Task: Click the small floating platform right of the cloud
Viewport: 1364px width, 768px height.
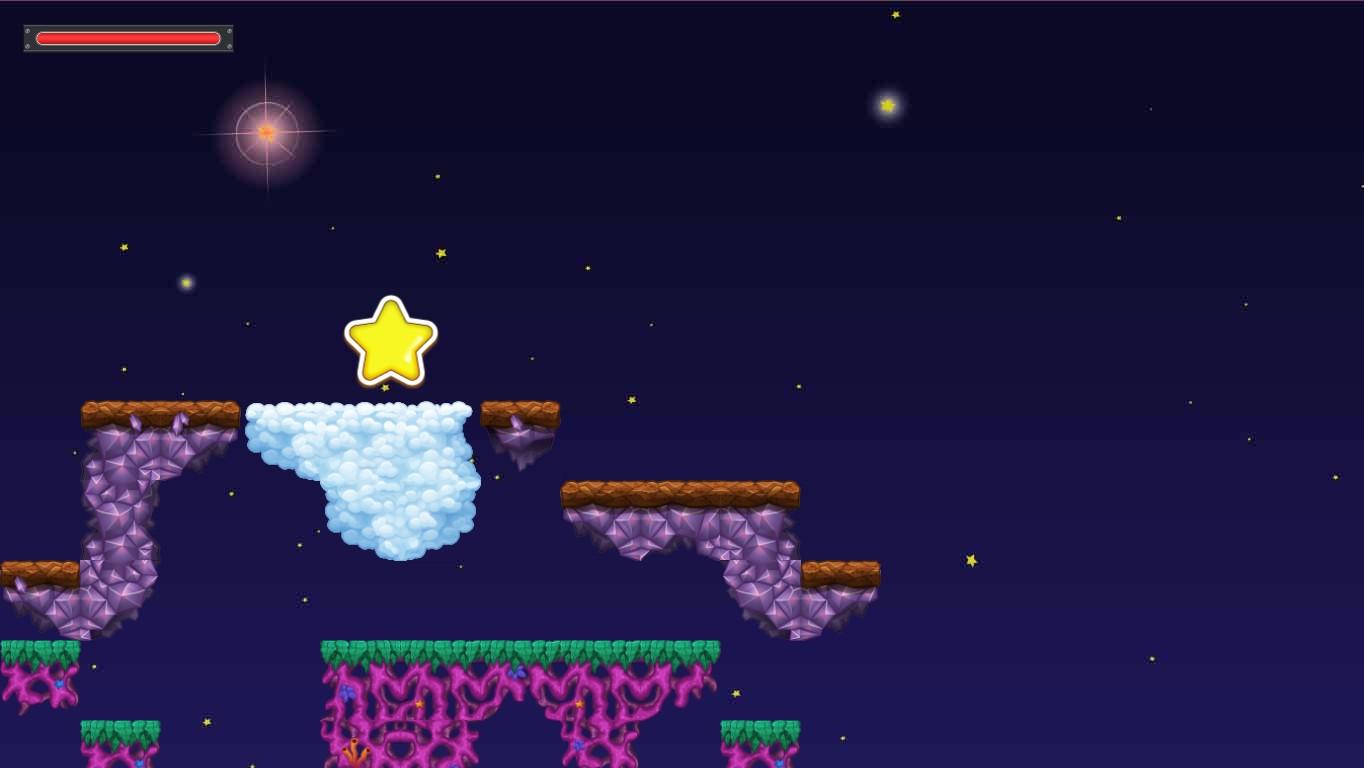Action: [x=518, y=412]
